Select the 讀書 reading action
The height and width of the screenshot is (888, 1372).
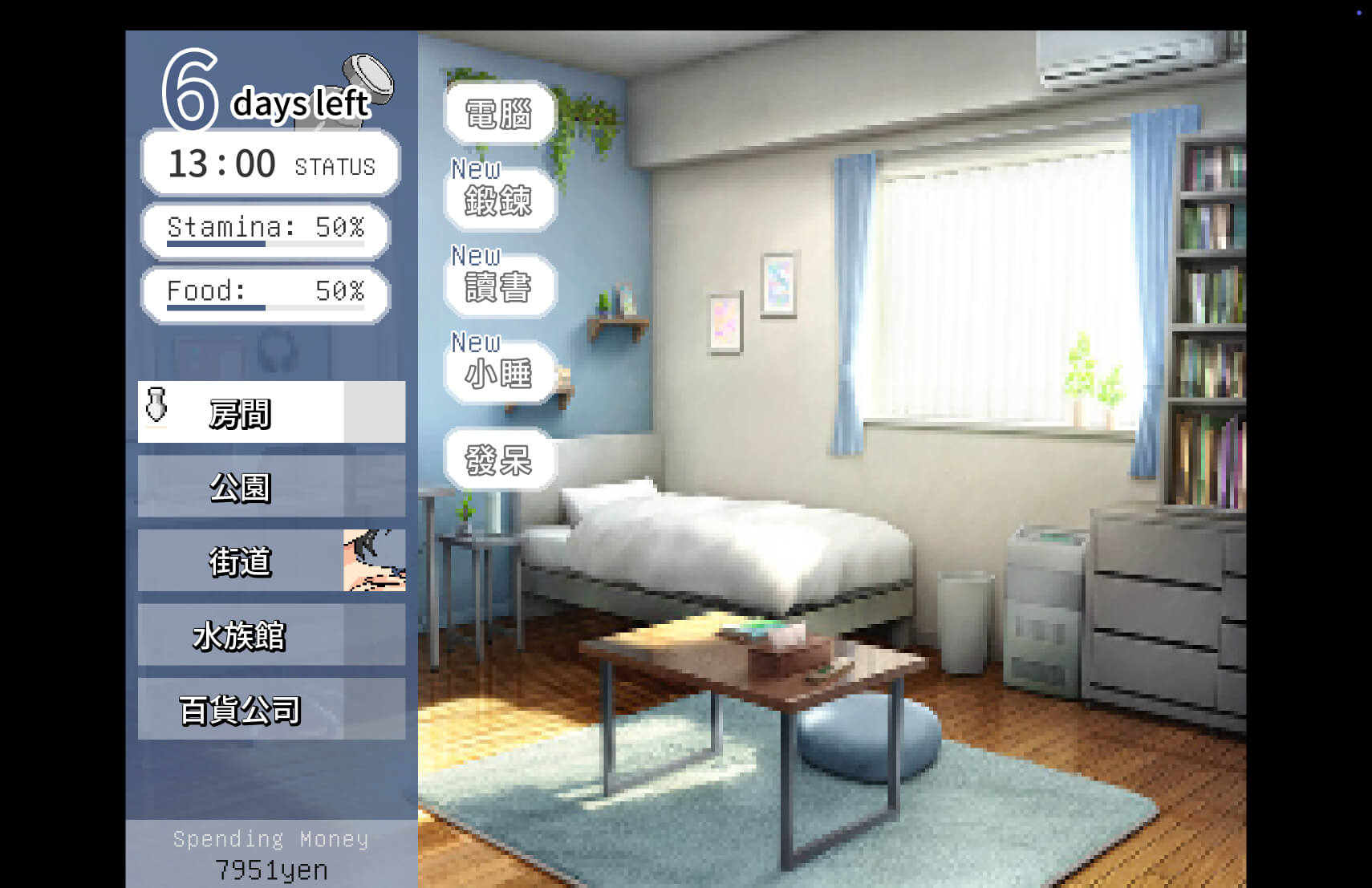499,287
